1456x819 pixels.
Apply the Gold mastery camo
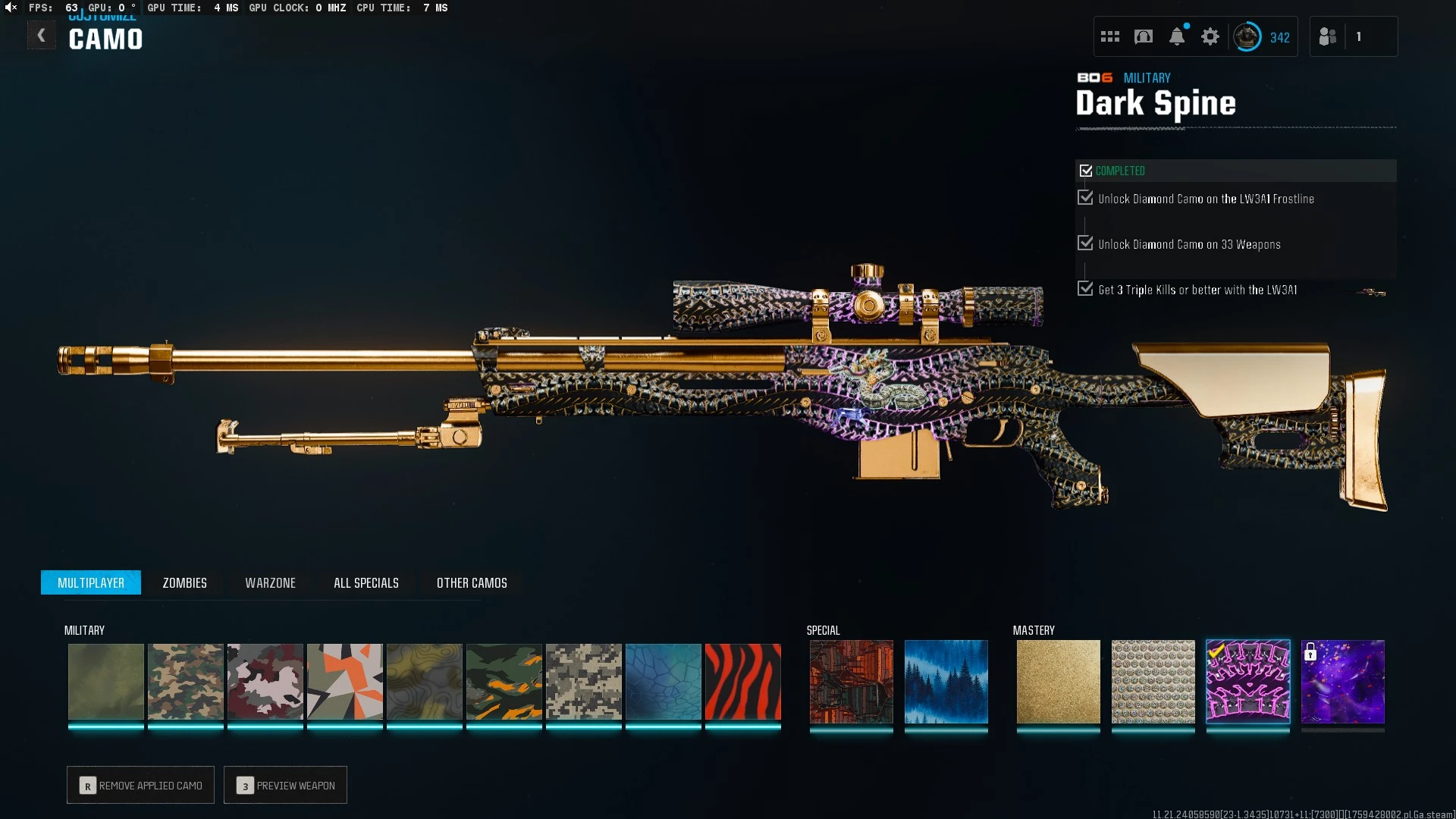[1058, 682]
